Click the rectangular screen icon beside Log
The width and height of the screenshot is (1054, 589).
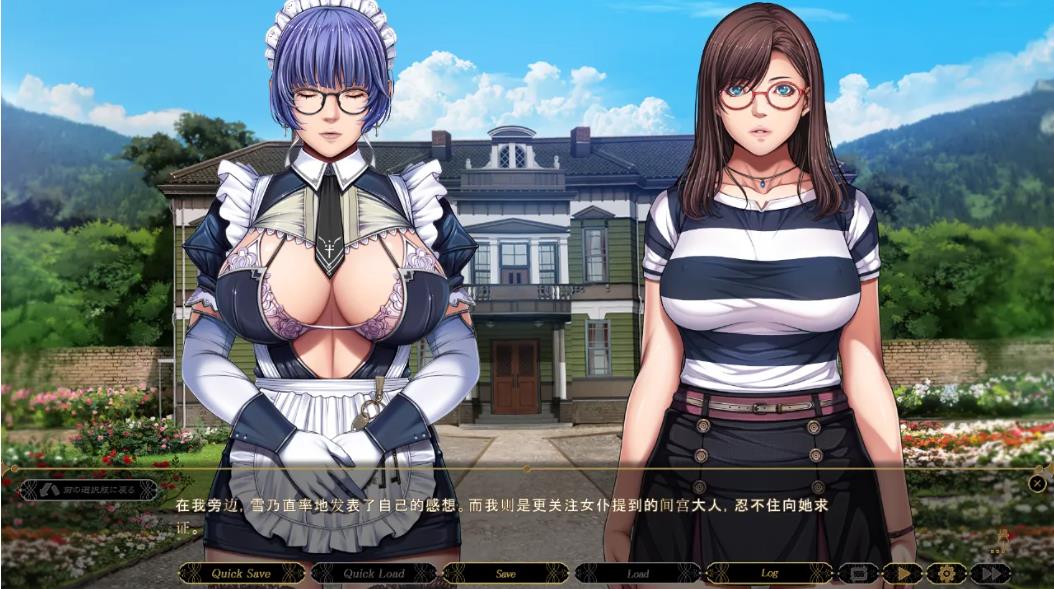[x=858, y=573]
